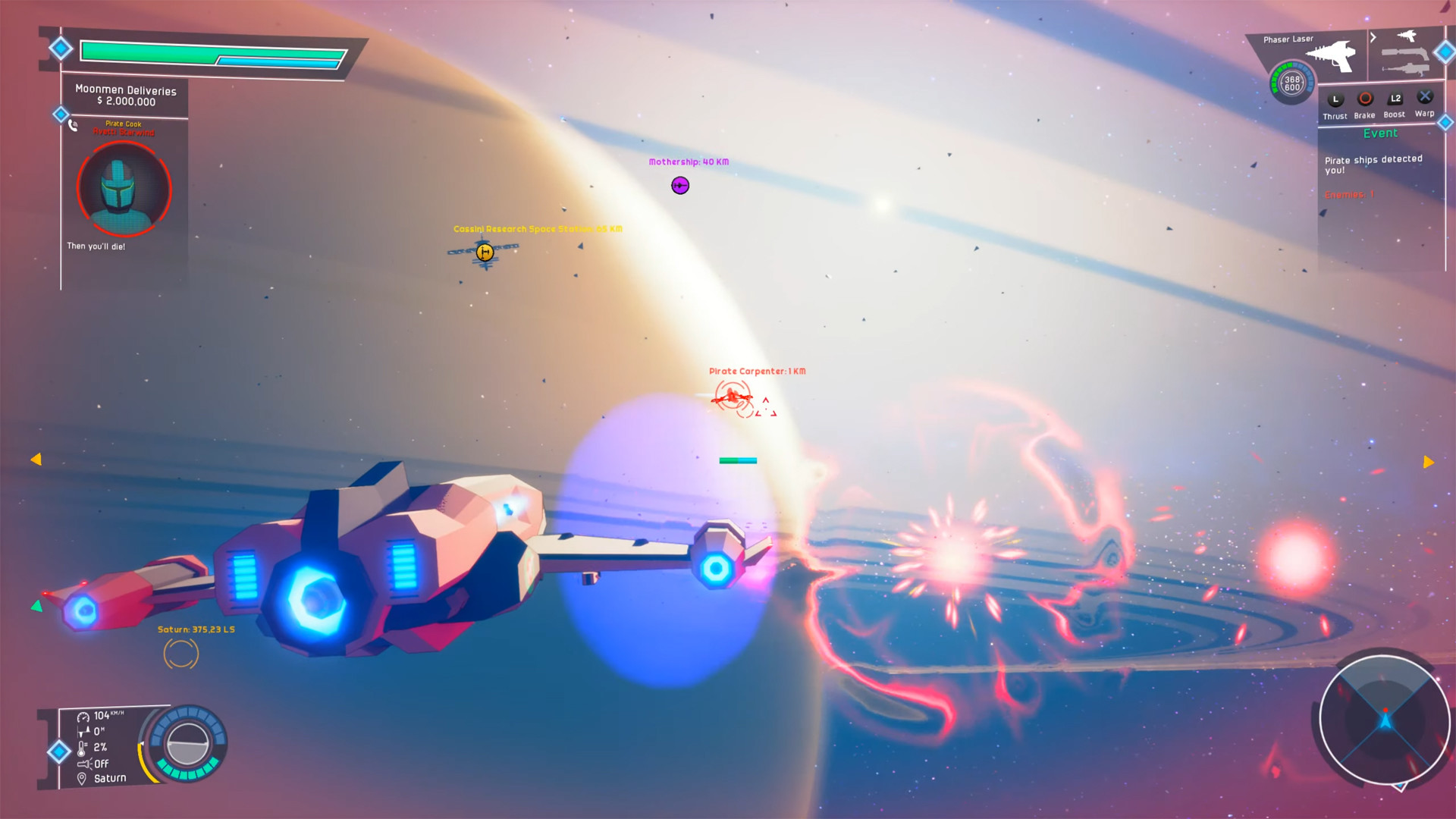The width and height of the screenshot is (1456, 819).
Task: Select the Phaser Laser weapon icon
Action: (x=1332, y=57)
